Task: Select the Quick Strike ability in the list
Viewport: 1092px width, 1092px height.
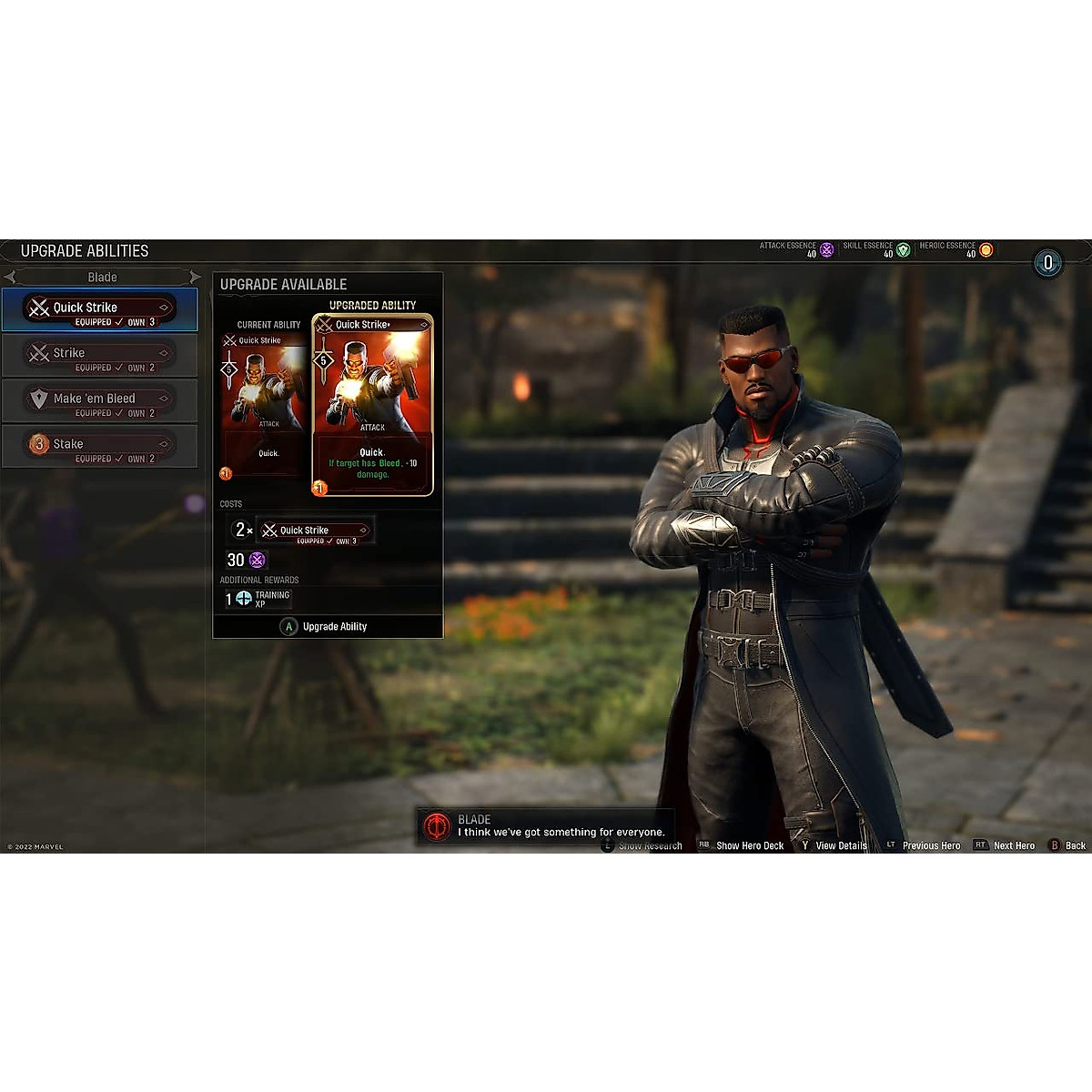Action: [x=99, y=310]
